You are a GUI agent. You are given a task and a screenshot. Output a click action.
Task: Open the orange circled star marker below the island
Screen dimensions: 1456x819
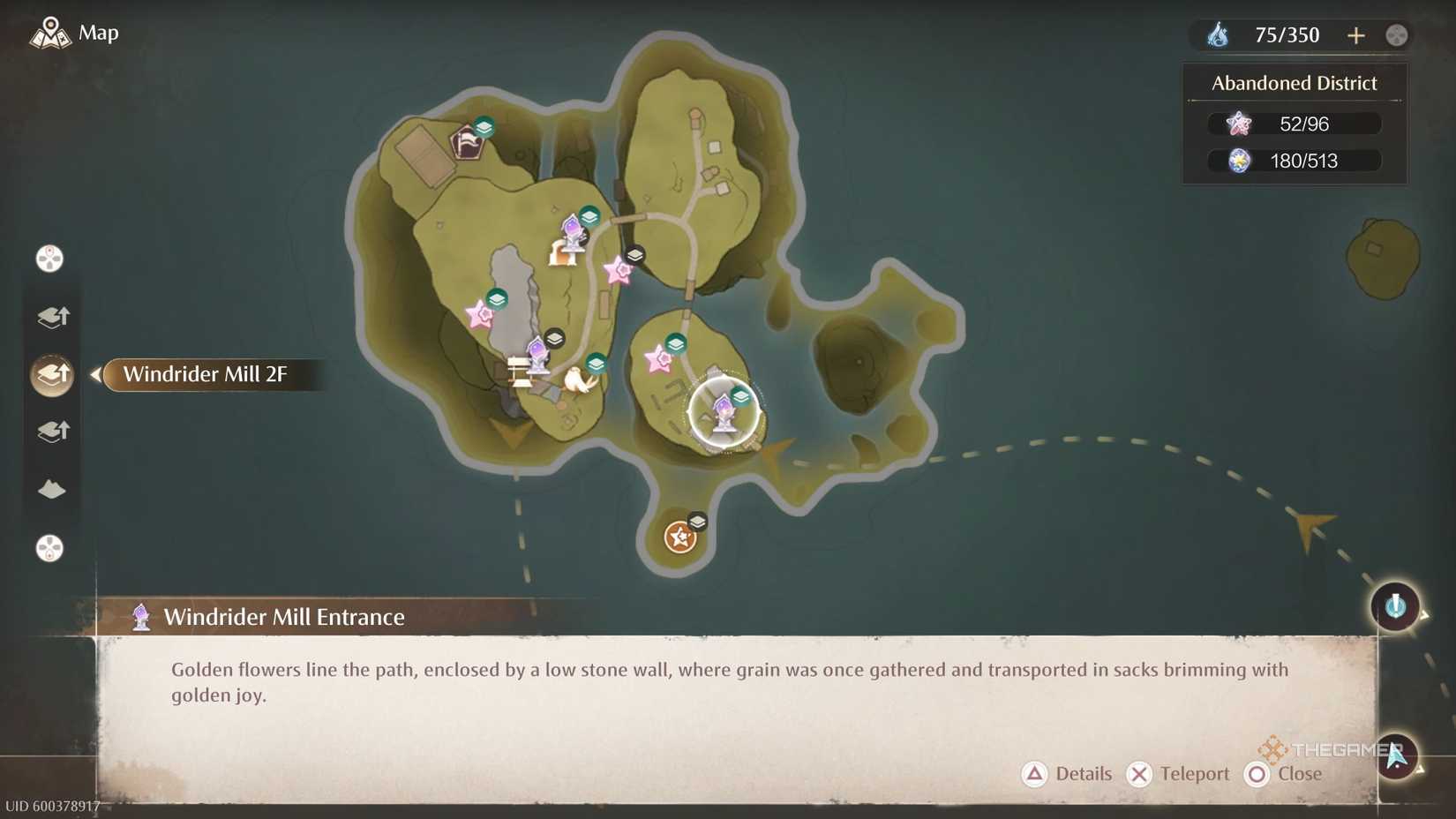click(x=679, y=536)
